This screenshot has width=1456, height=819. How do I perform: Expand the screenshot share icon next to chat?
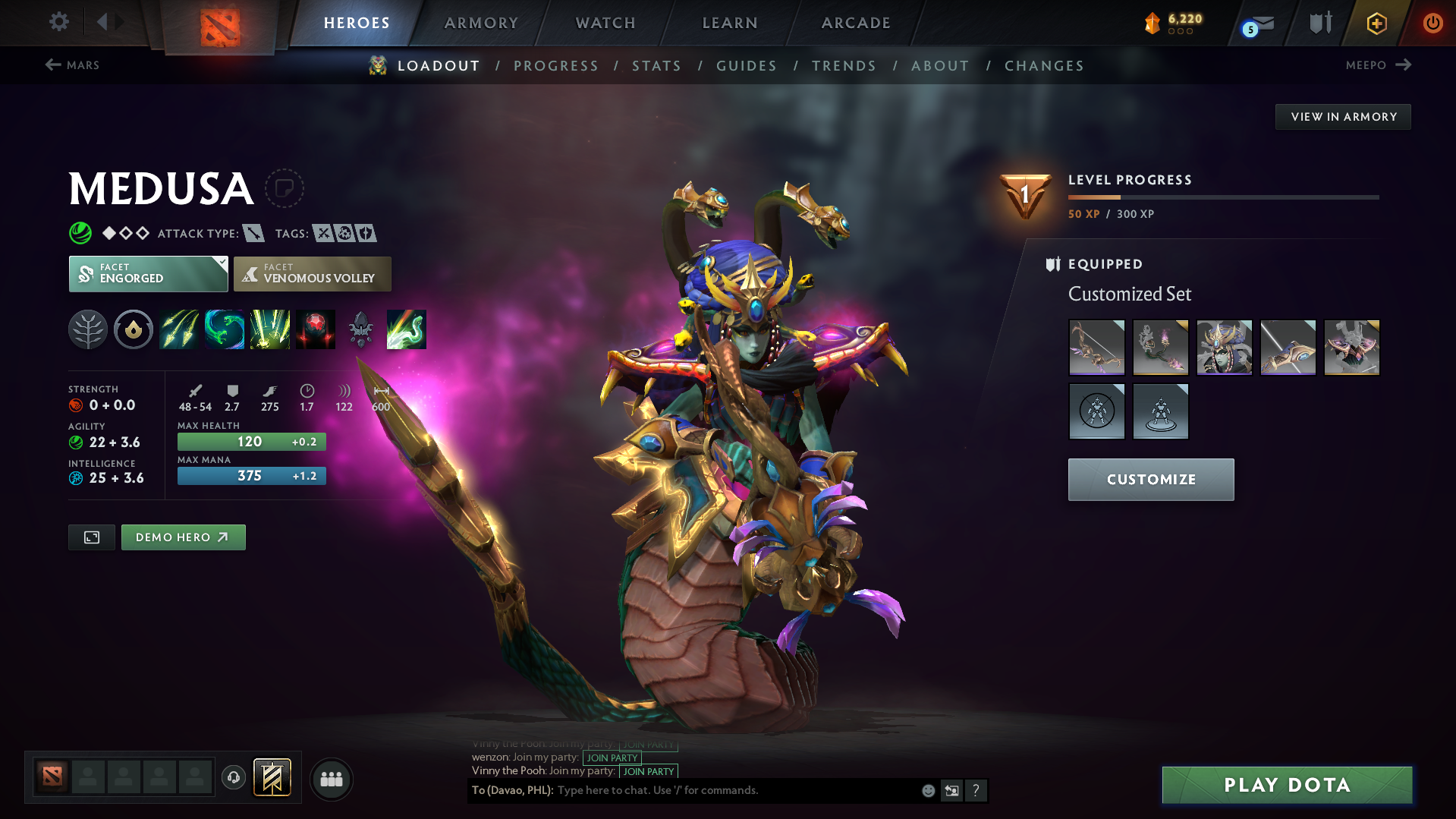(951, 790)
